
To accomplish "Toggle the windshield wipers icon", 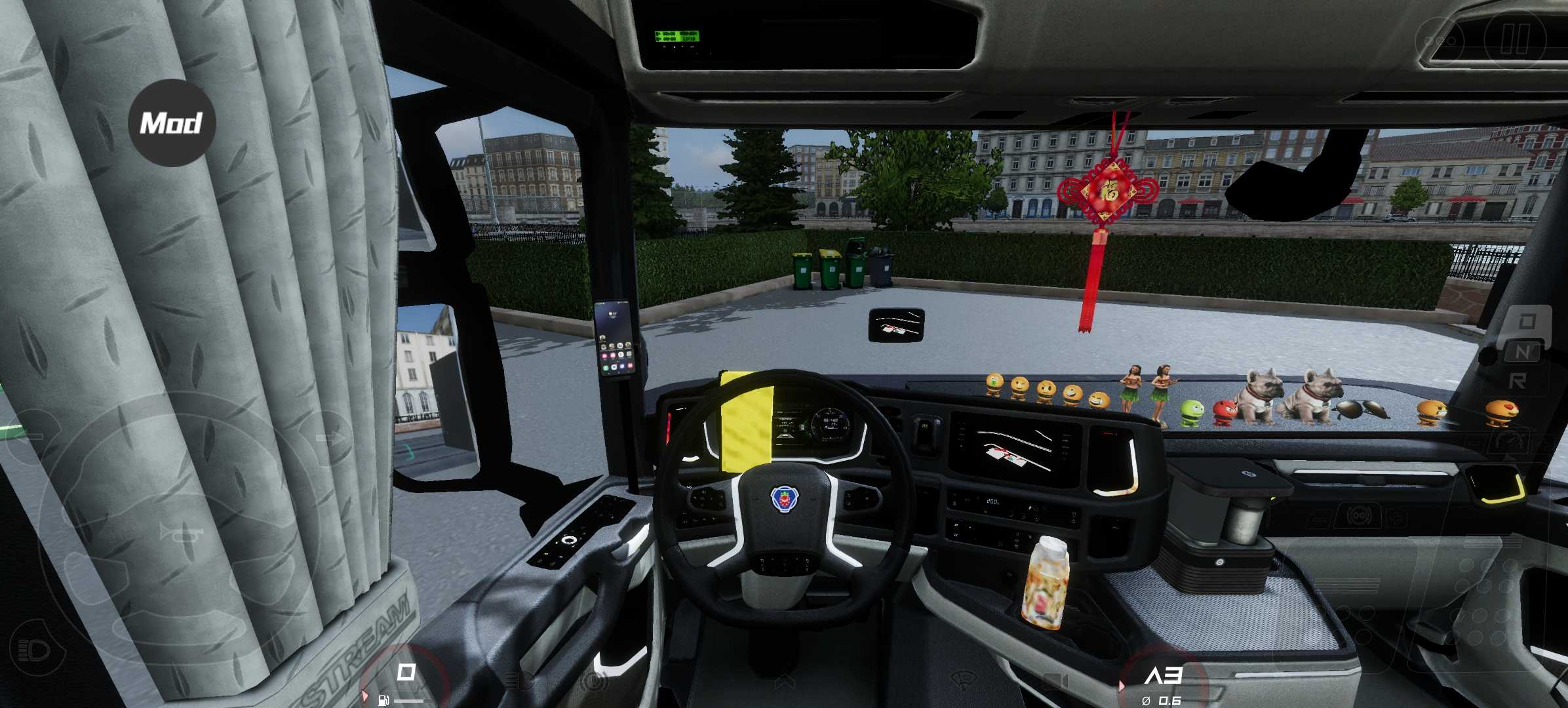I will tap(962, 680).
